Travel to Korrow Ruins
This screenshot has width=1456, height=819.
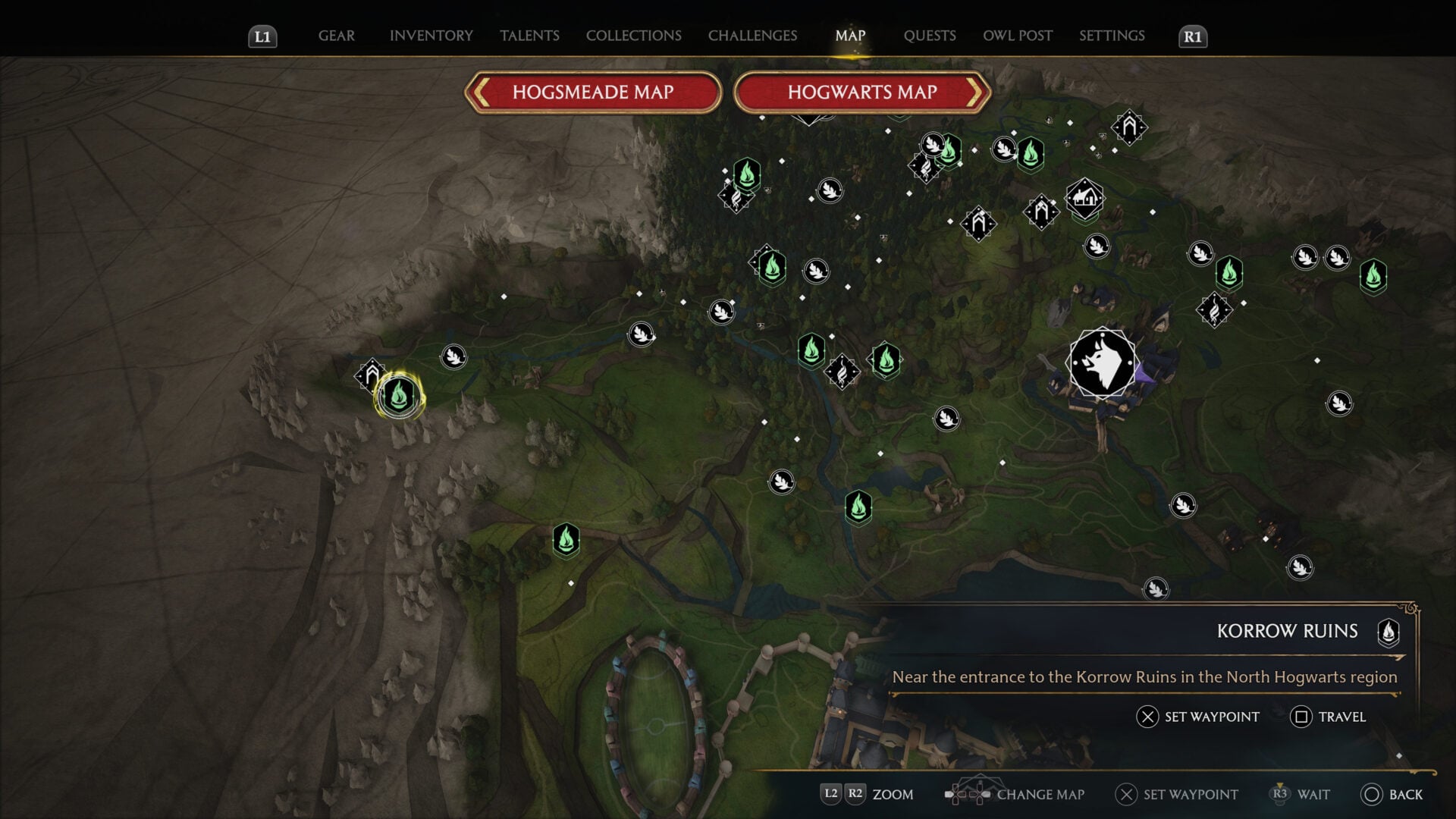(1329, 717)
